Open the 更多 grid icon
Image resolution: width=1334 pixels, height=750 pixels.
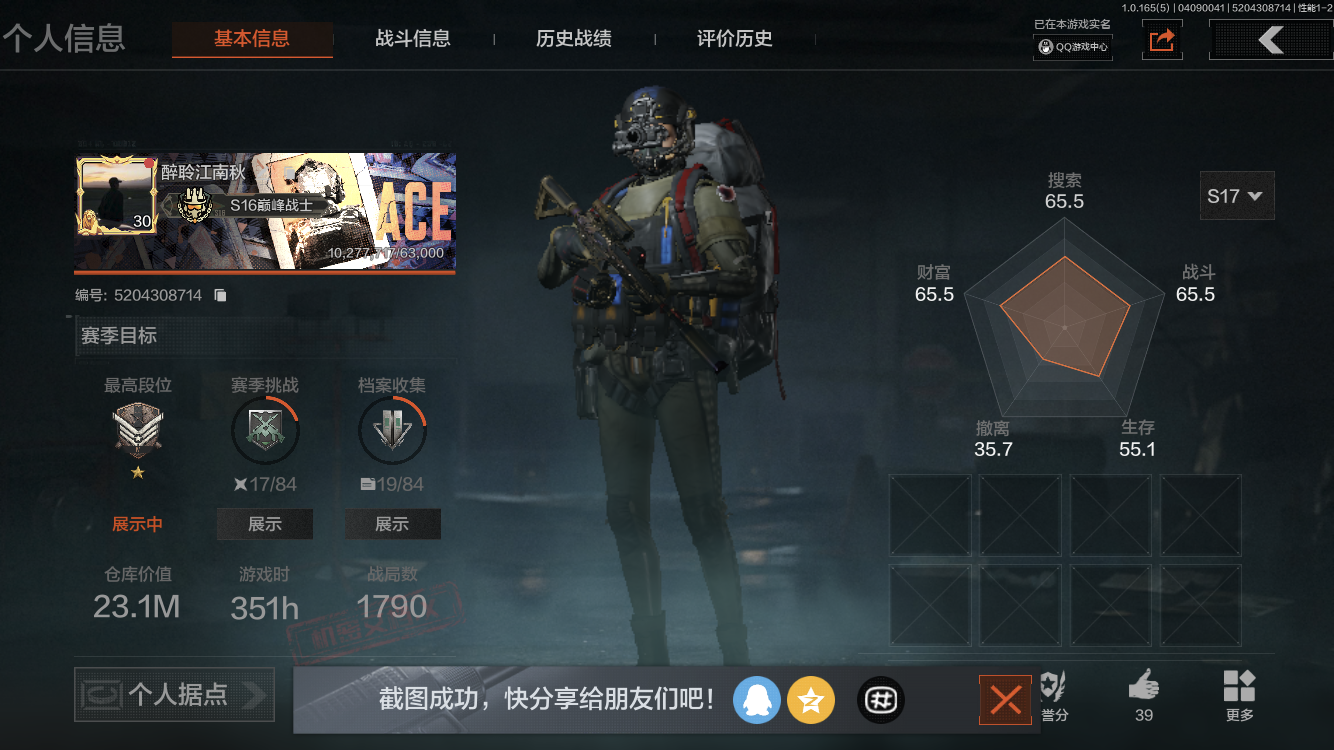pos(1240,690)
